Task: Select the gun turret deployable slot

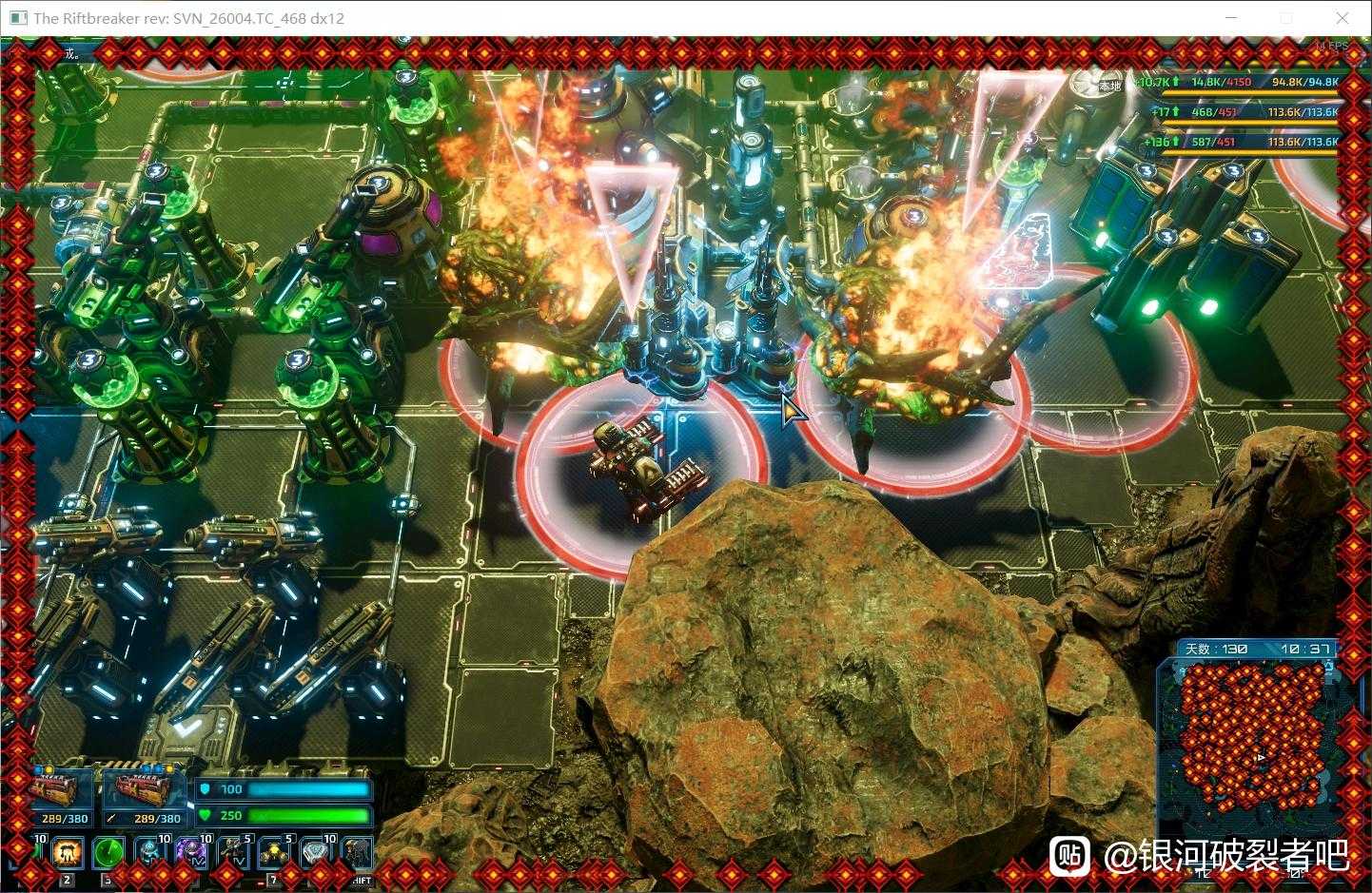Action: pyautogui.click(x=233, y=853)
